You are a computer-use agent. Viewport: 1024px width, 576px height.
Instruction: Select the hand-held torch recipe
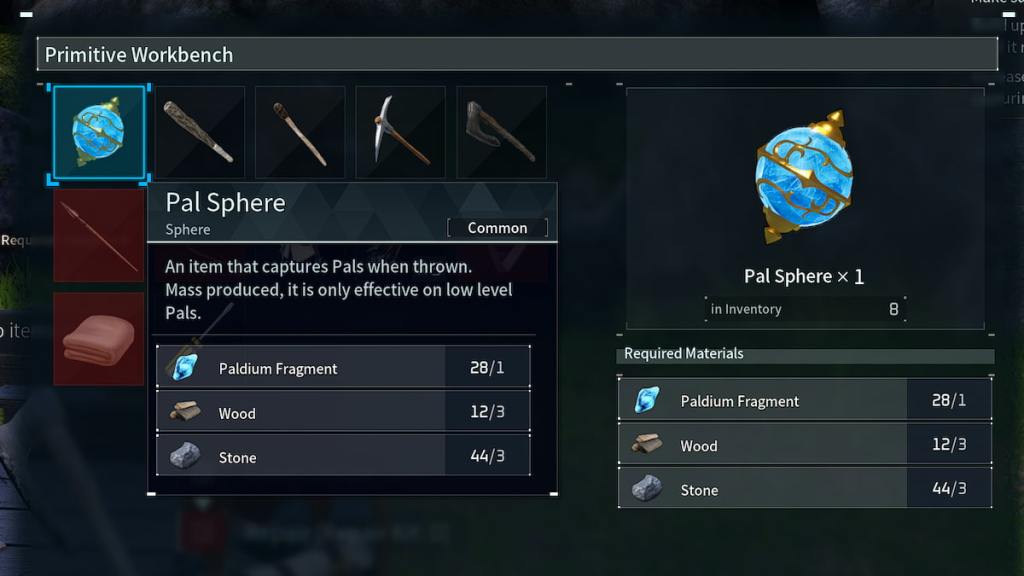coord(300,132)
